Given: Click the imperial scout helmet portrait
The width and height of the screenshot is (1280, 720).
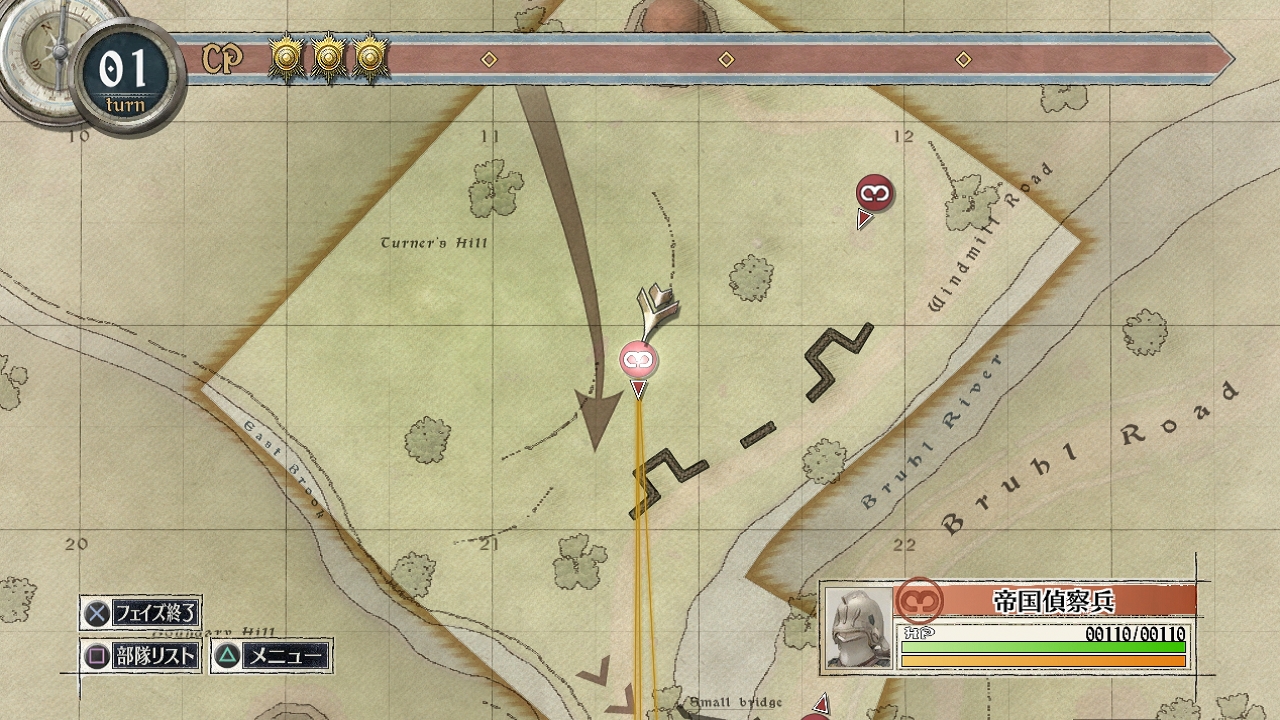Looking at the screenshot, I should tap(858, 628).
